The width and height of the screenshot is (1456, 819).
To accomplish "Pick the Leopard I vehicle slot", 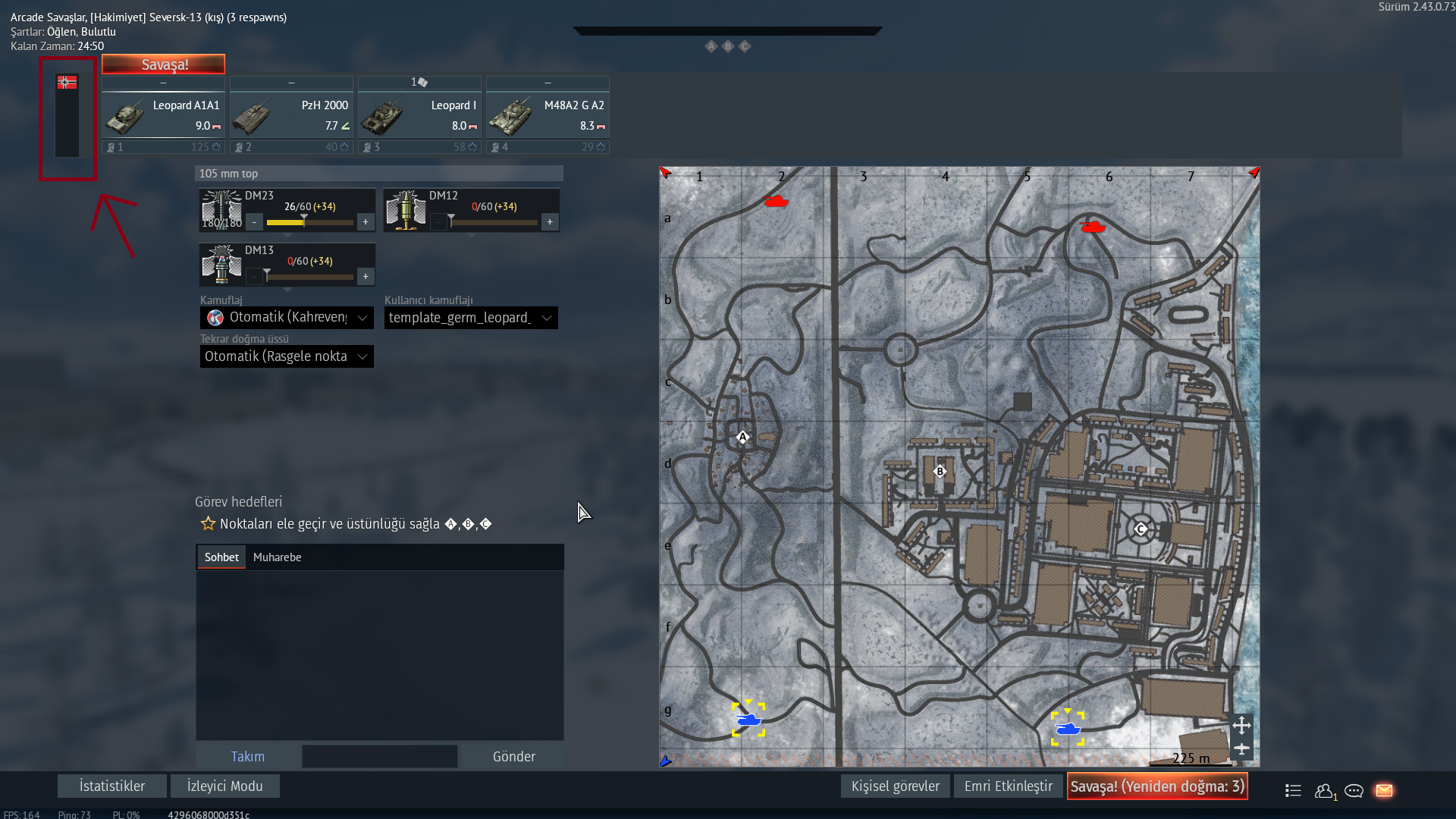I will 419,115.
